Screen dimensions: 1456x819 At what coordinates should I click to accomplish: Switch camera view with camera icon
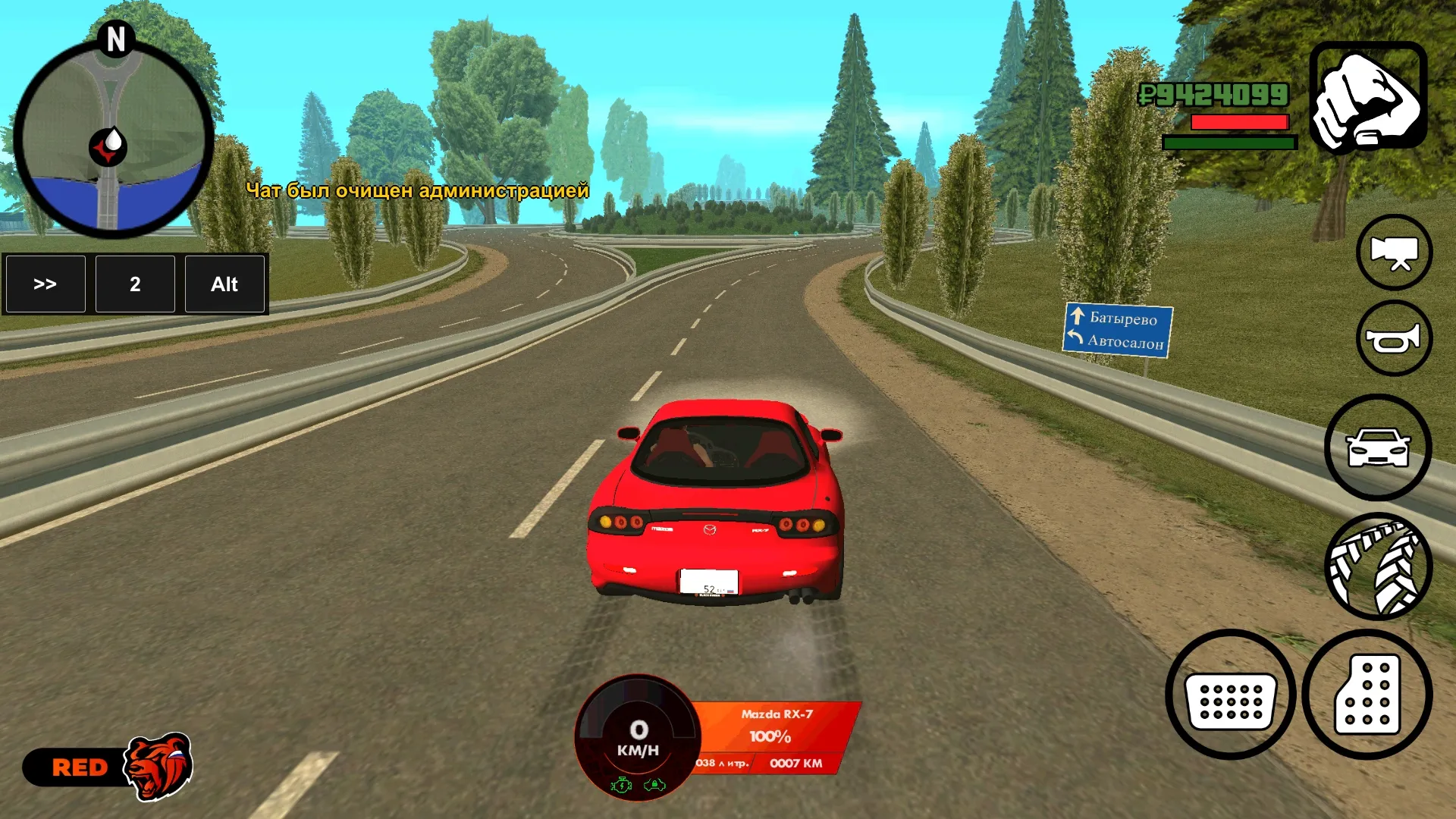1394,253
